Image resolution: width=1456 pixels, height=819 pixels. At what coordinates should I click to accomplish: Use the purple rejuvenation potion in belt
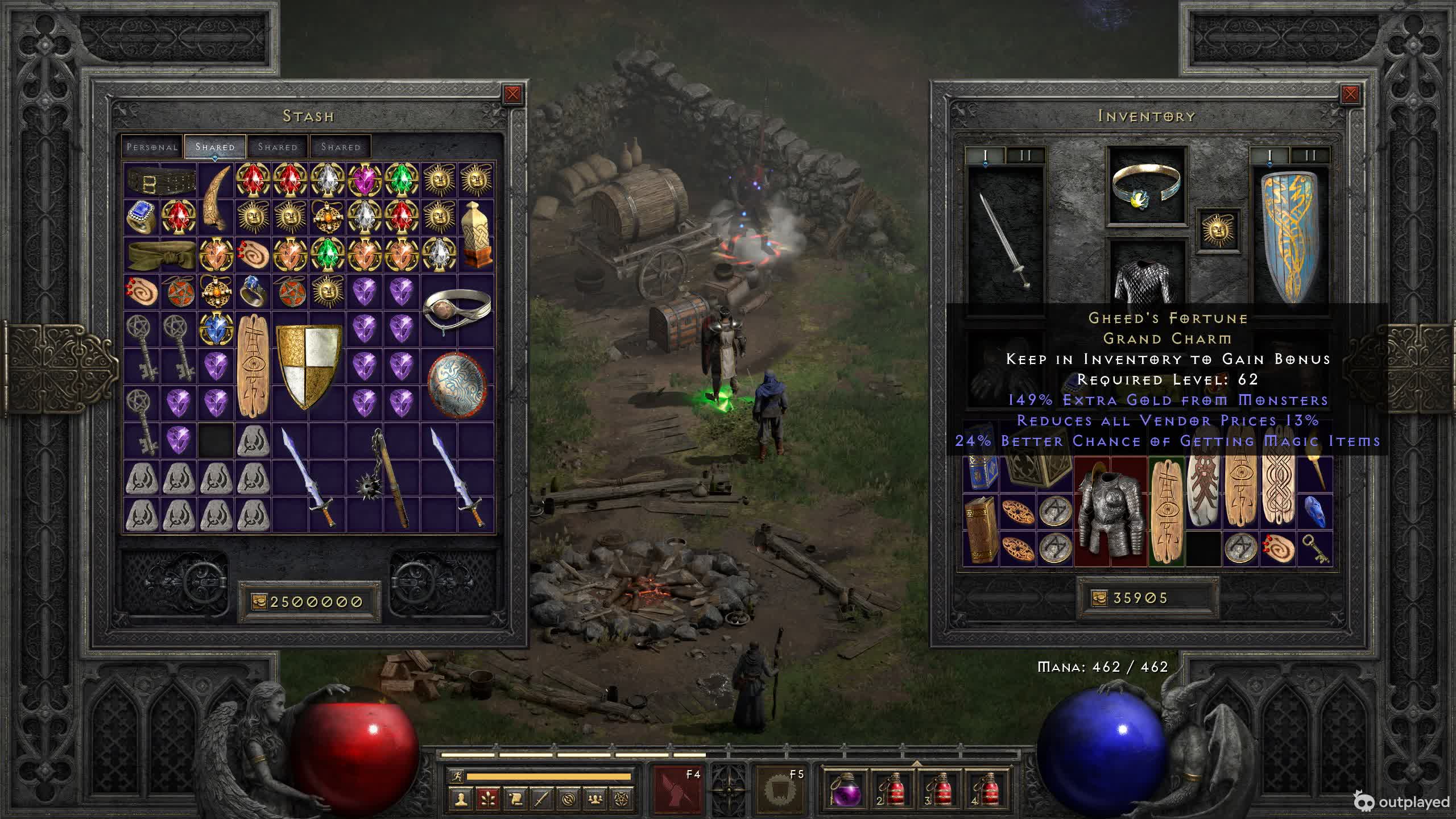(x=846, y=789)
